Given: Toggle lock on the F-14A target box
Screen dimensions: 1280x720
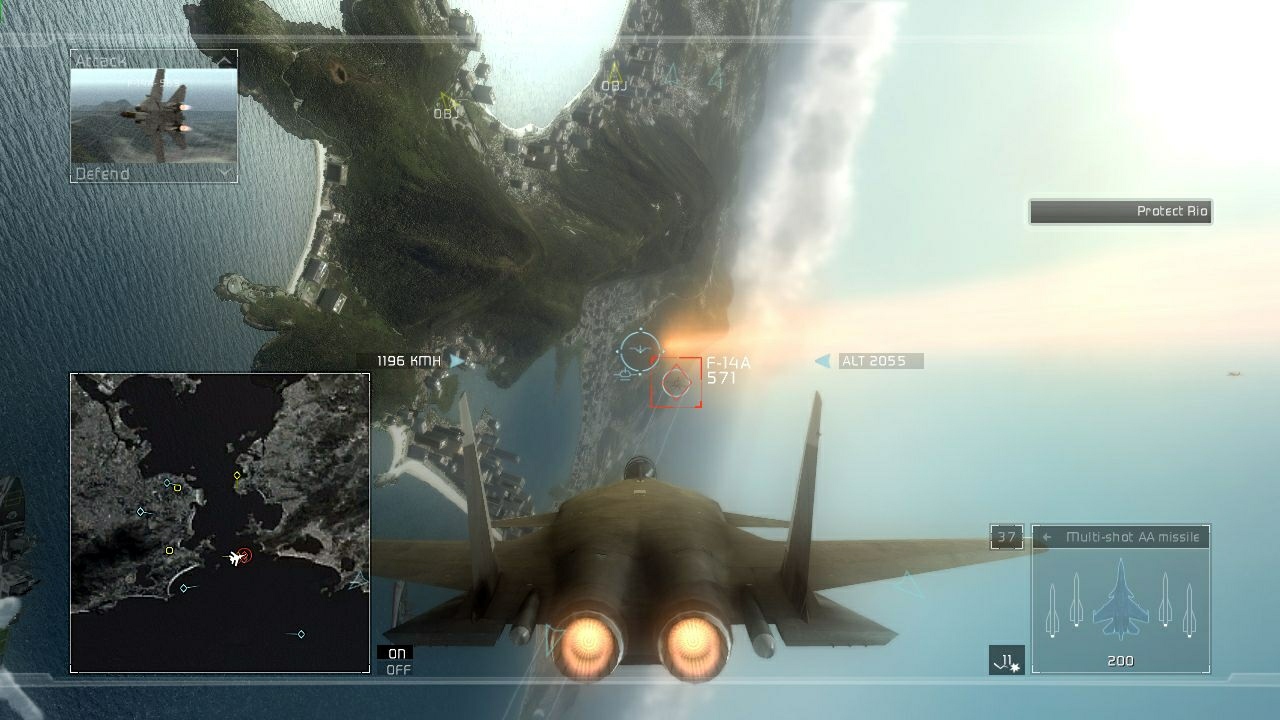Looking at the screenshot, I should [x=676, y=381].
